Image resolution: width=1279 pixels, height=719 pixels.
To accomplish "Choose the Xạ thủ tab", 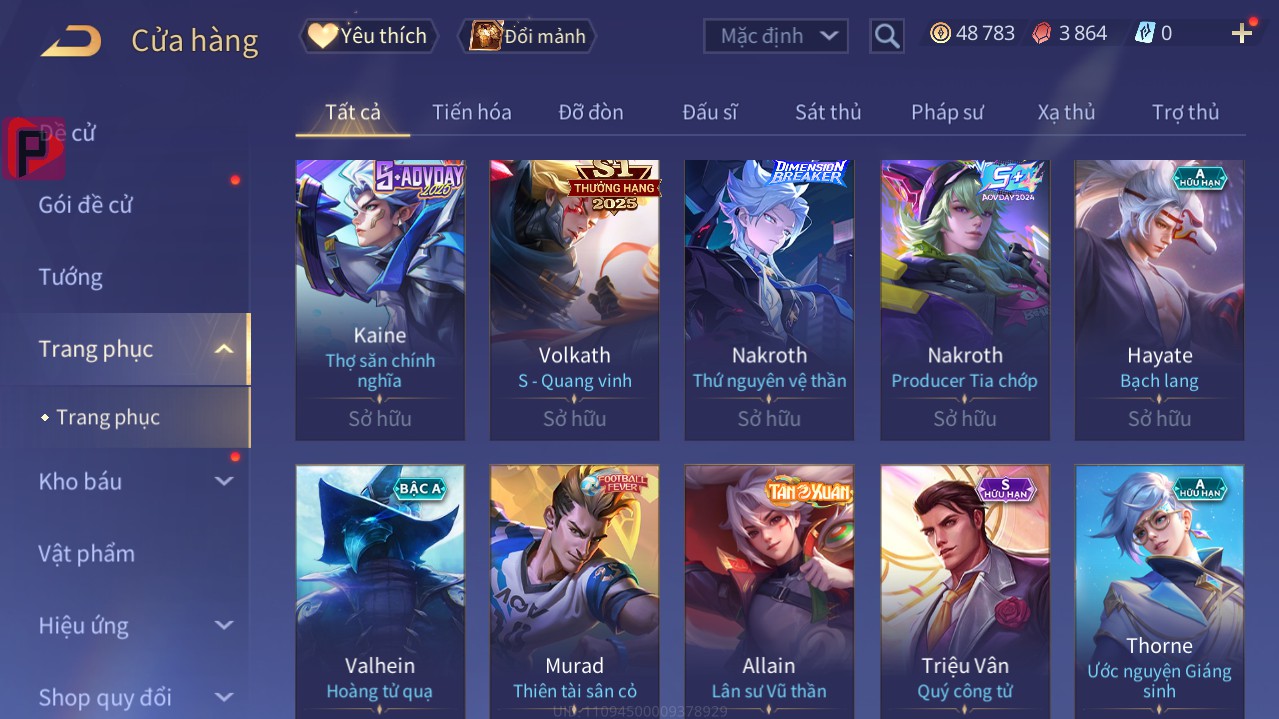I will [x=1066, y=112].
